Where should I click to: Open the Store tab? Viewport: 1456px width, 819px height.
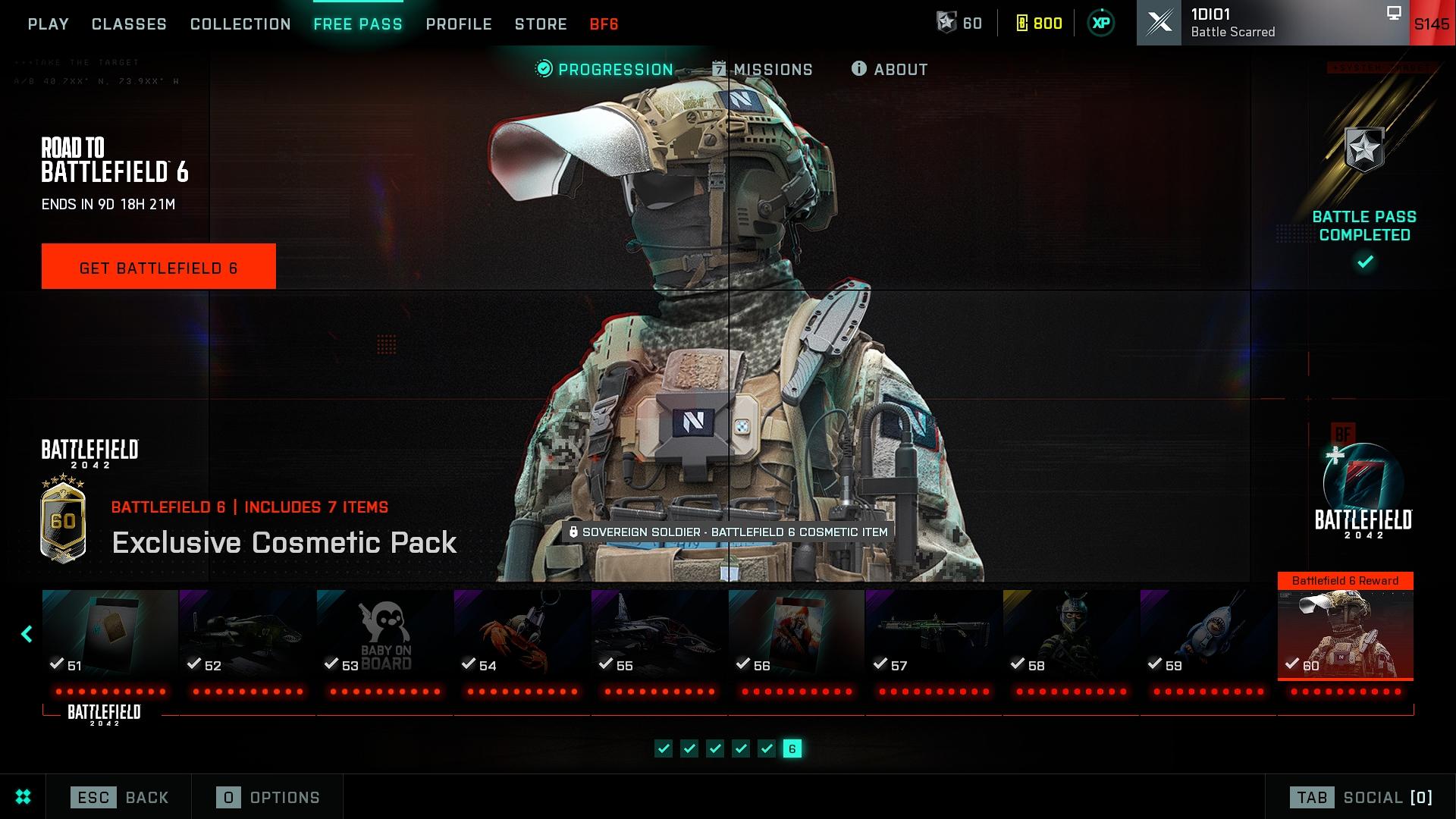pyautogui.click(x=541, y=24)
